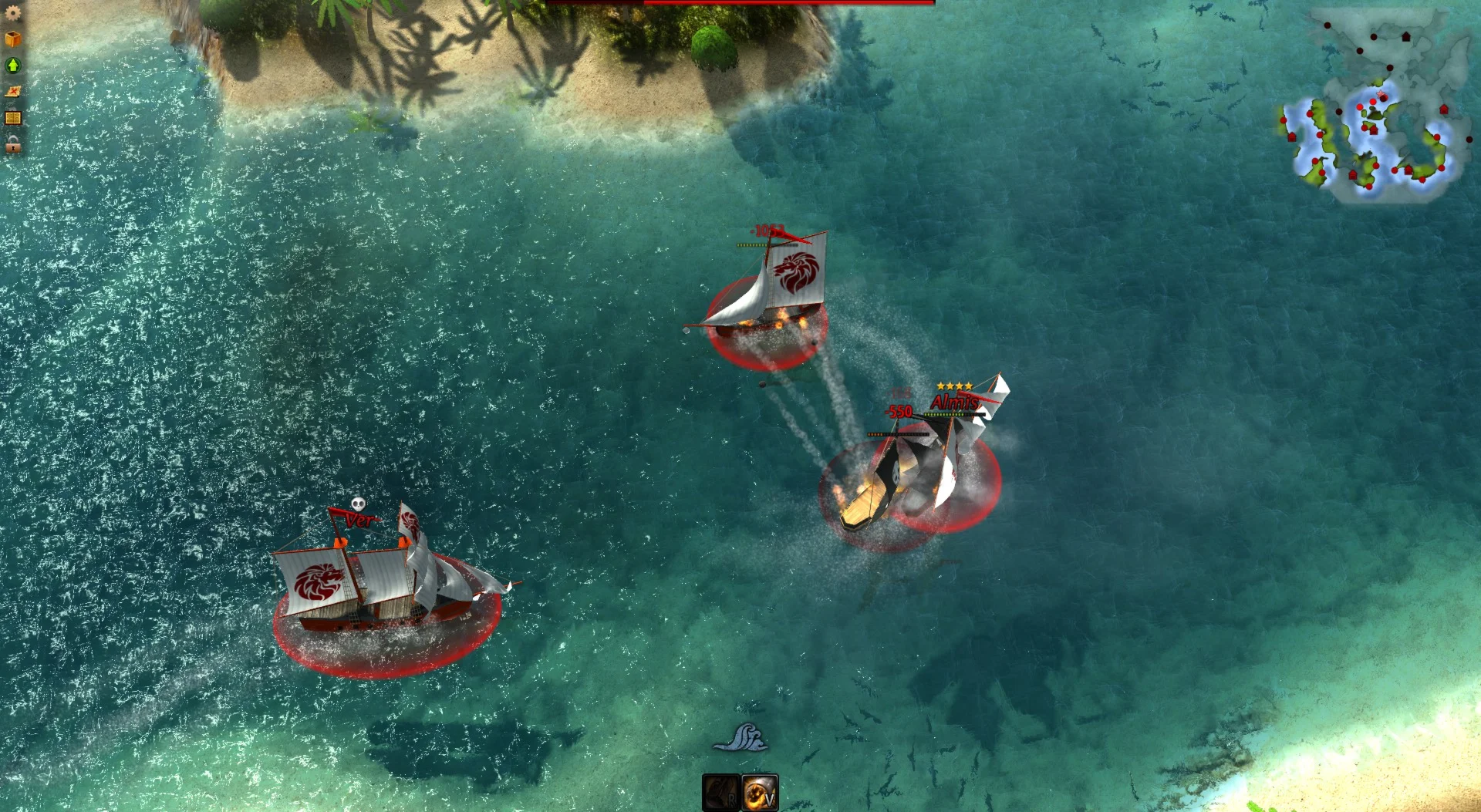Toggle the sidebar lock to unlock the UI
Screen dimensions: 1481x812
(x=13, y=145)
